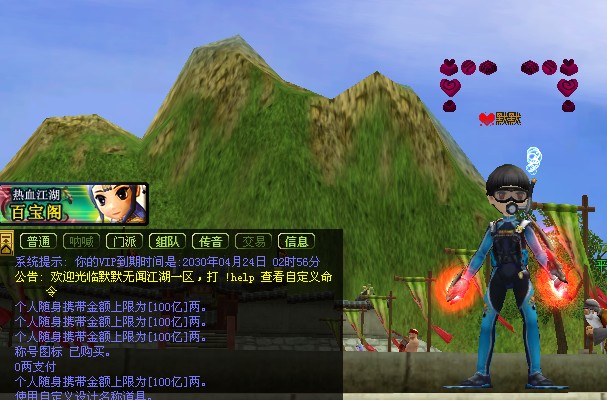607x400 pixels.
Task: Show the 信息 info channel tab
Action: [x=297, y=241]
